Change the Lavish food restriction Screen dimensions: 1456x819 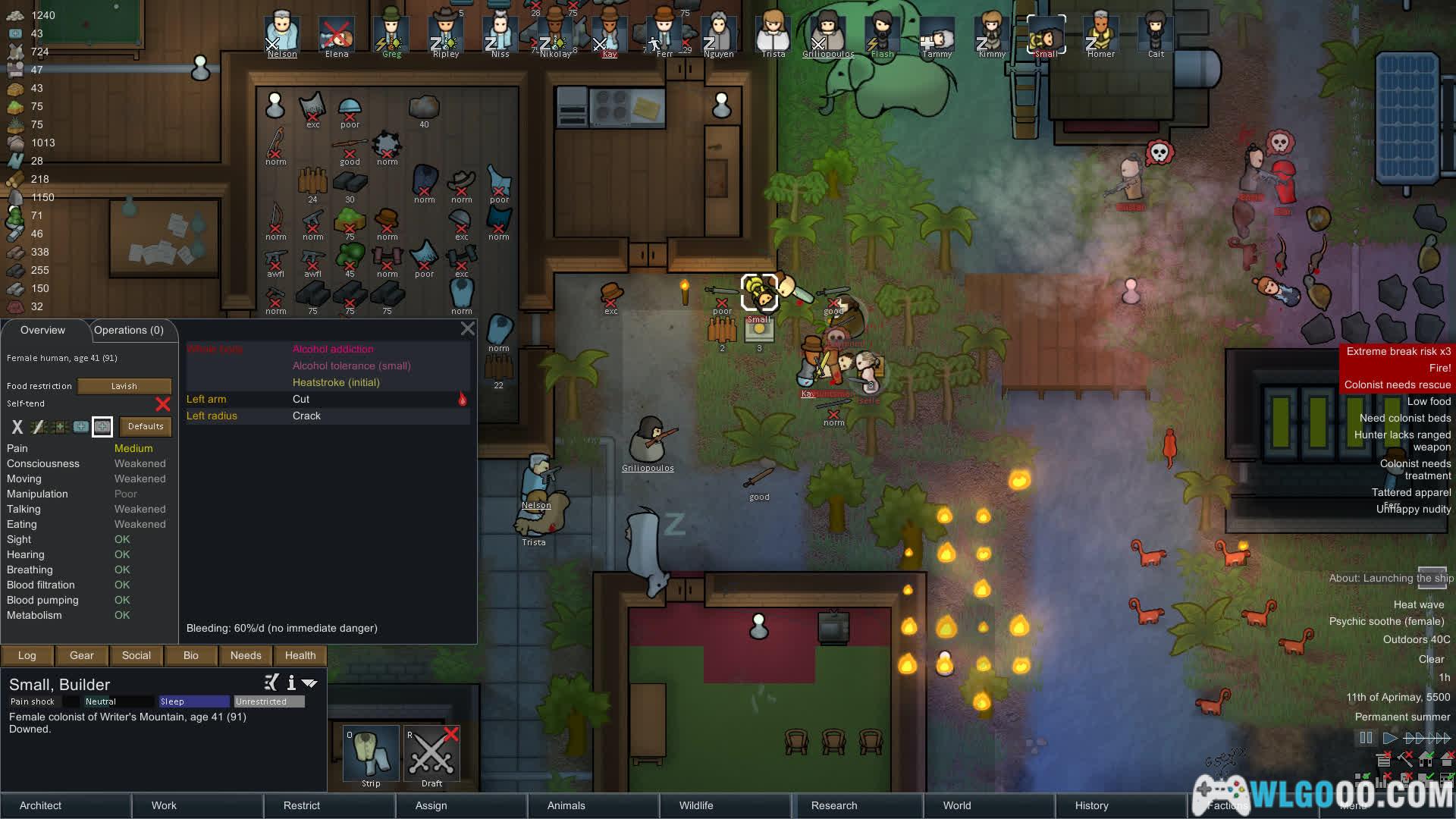point(124,386)
